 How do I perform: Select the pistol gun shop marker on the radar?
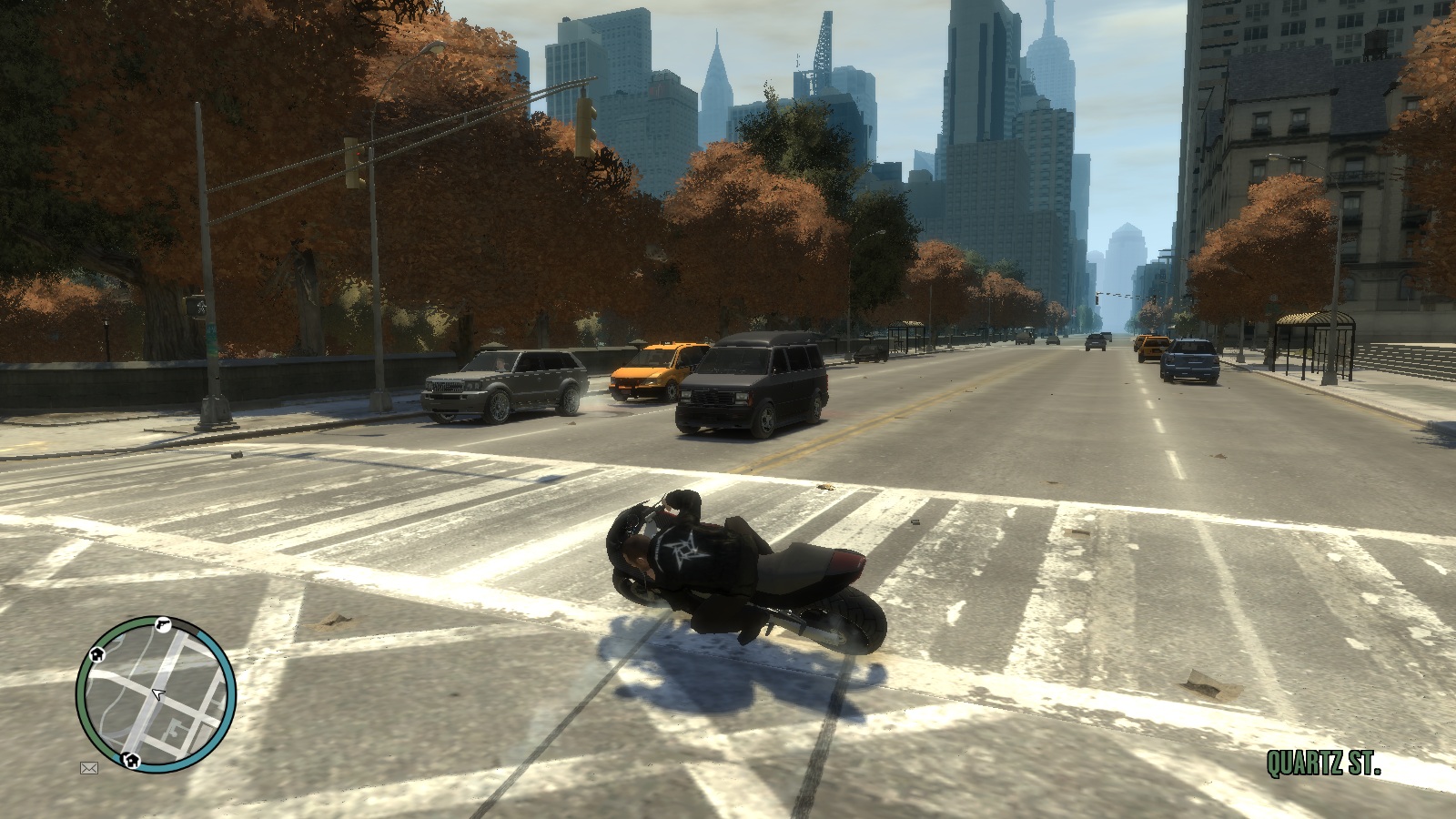pyautogui.click(x=161, y=624)
